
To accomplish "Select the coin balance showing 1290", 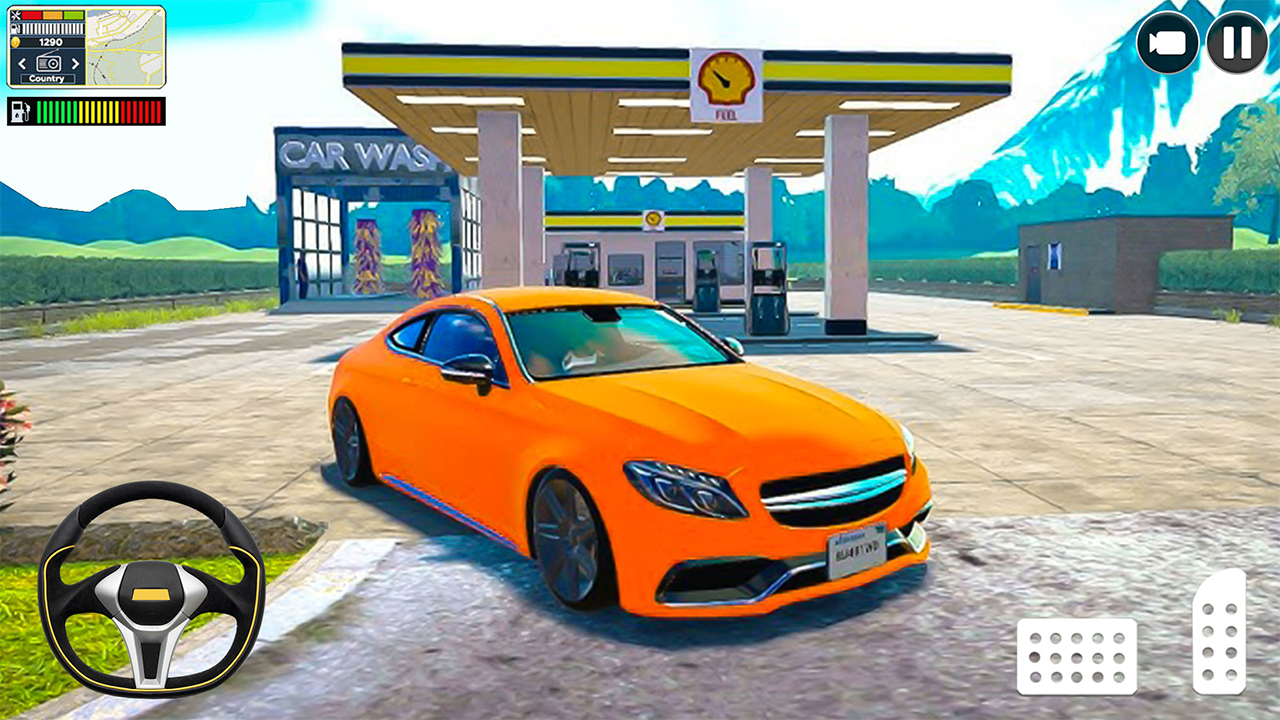I will point(51,42).
